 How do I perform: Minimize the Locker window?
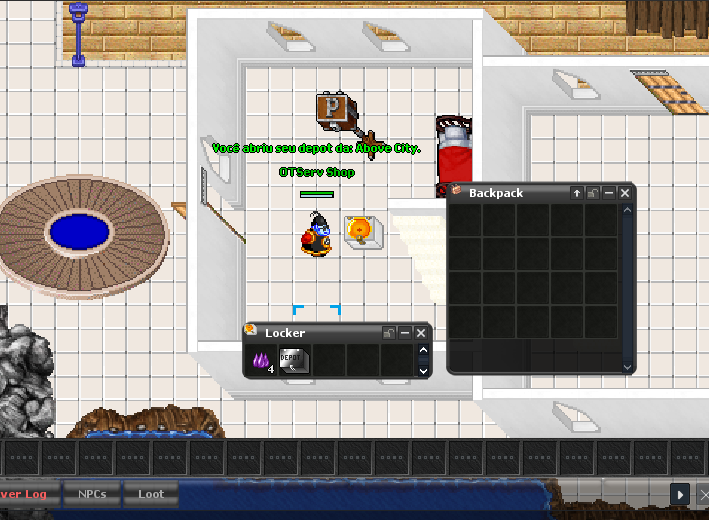click(x=405, y=333)
